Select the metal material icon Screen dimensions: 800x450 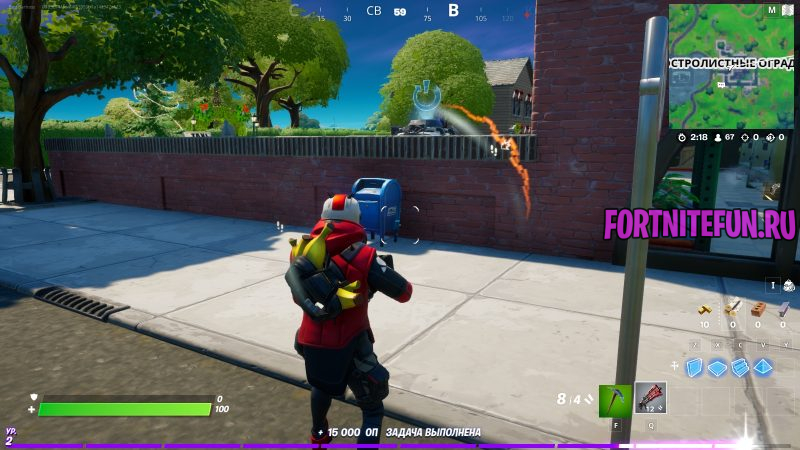tap(782, 309)
